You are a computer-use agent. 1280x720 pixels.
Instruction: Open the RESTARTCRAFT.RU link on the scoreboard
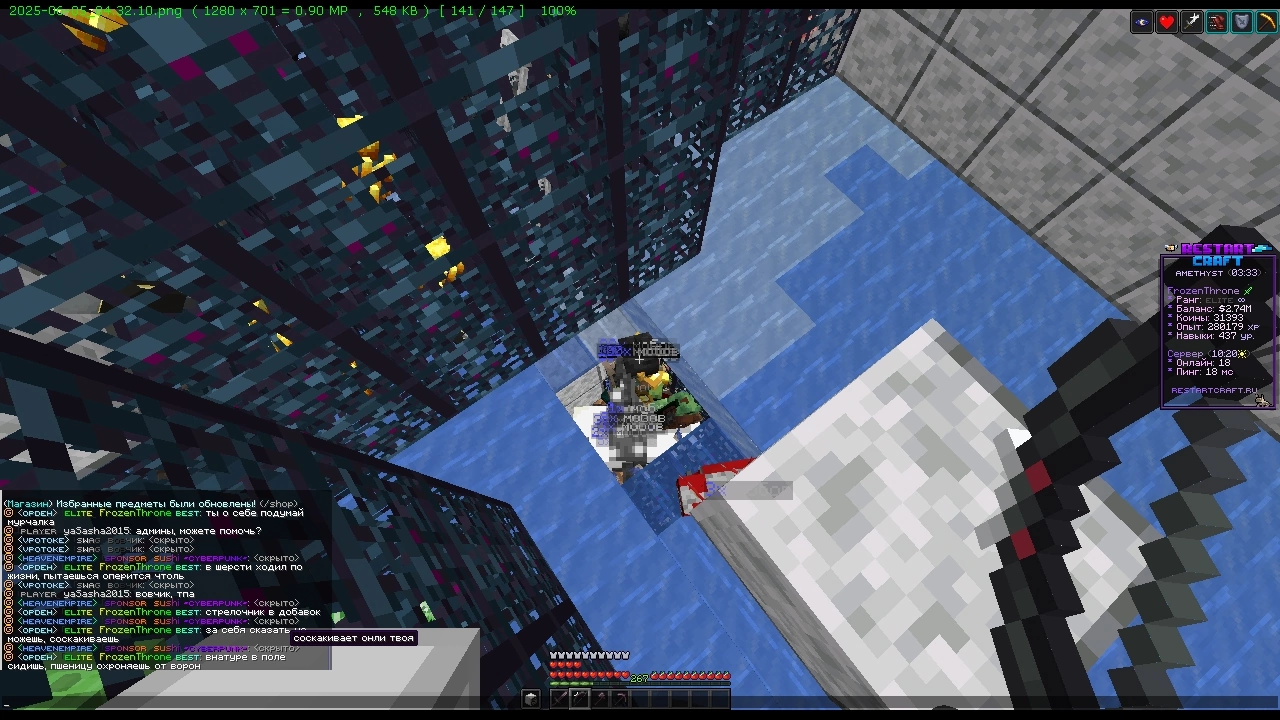1214,390
